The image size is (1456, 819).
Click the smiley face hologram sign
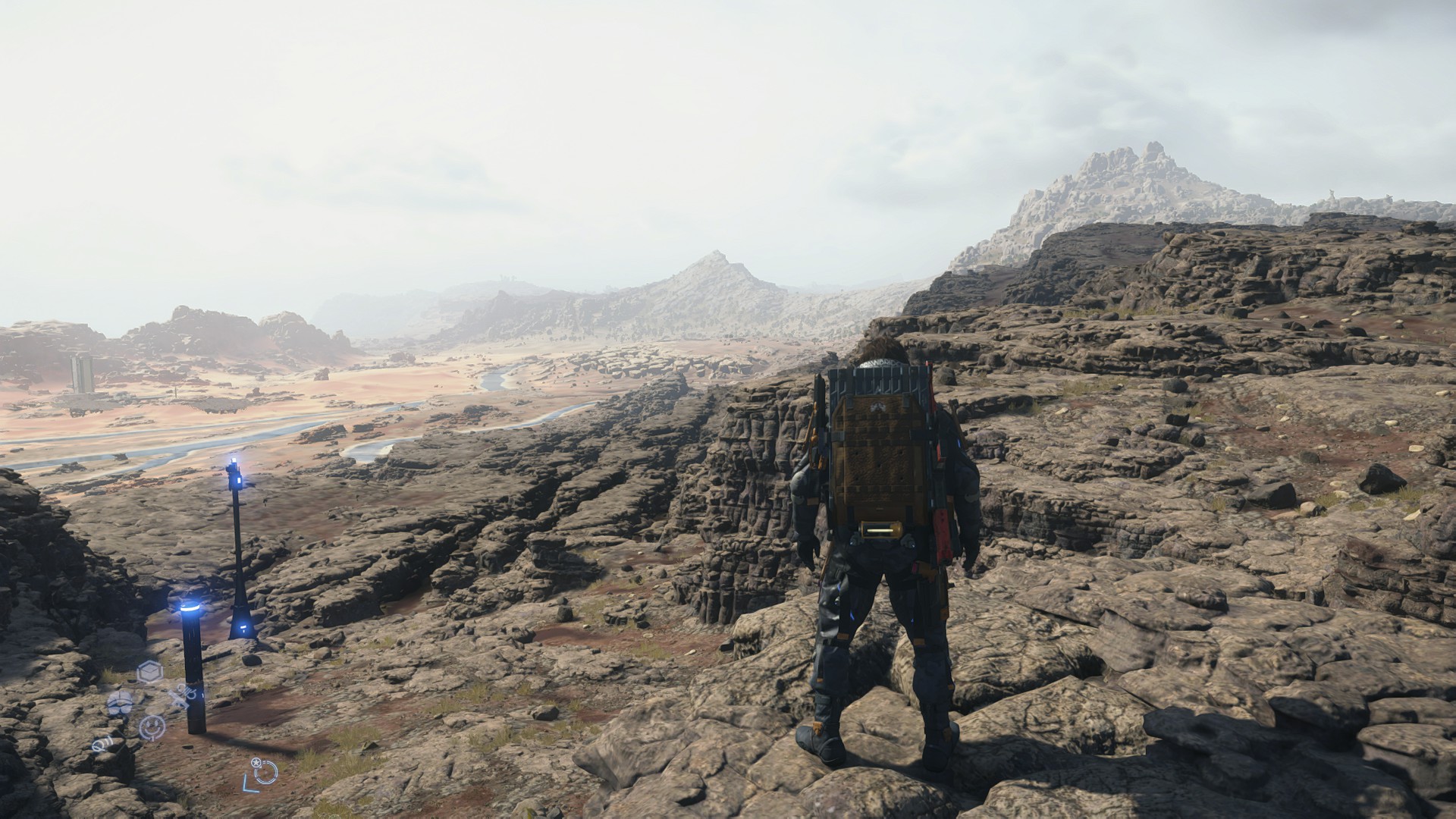click(152, 727)
